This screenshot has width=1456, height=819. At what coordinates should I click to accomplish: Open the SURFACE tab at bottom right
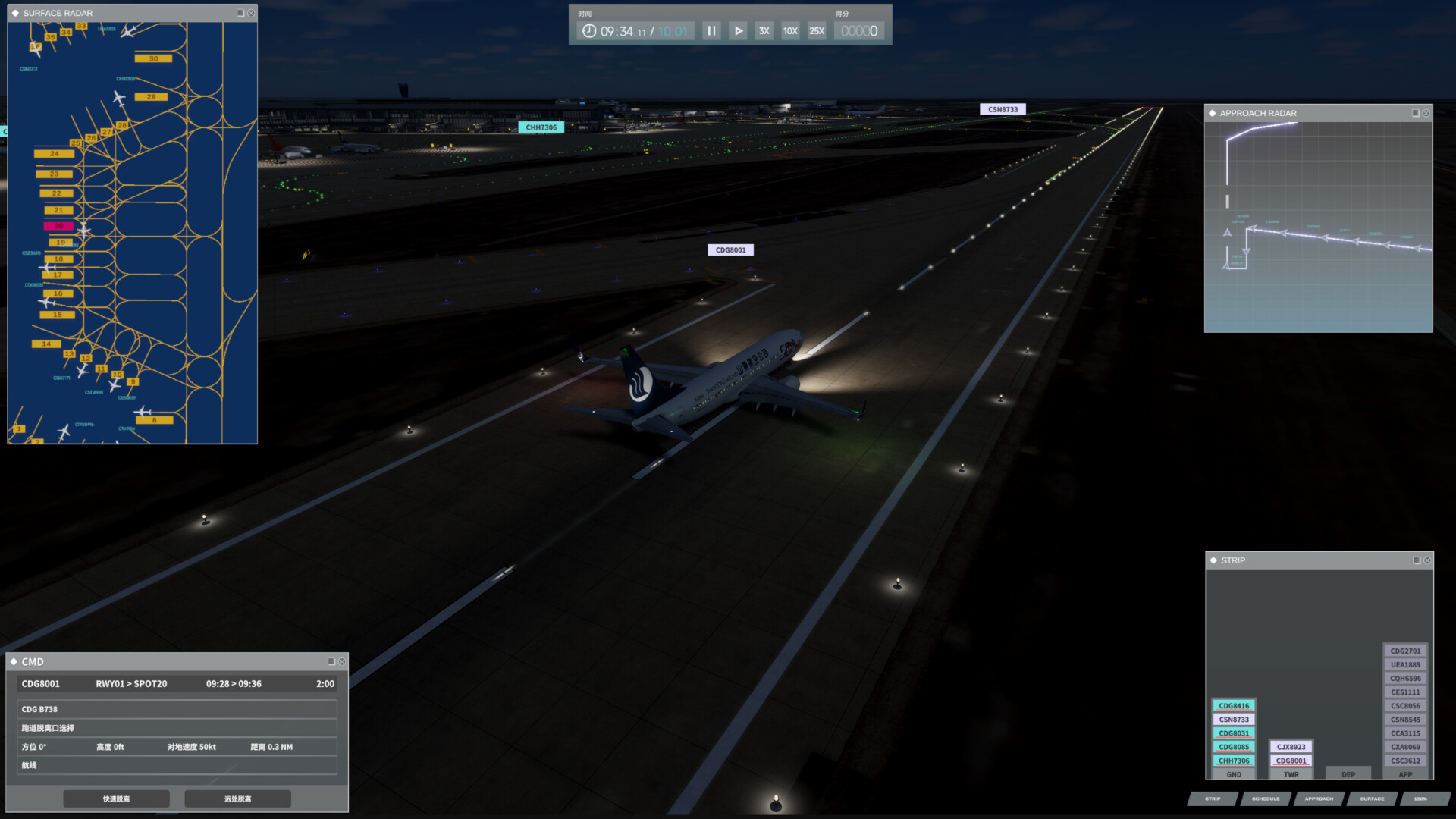pyautogui.click(x=1373, y=799)
